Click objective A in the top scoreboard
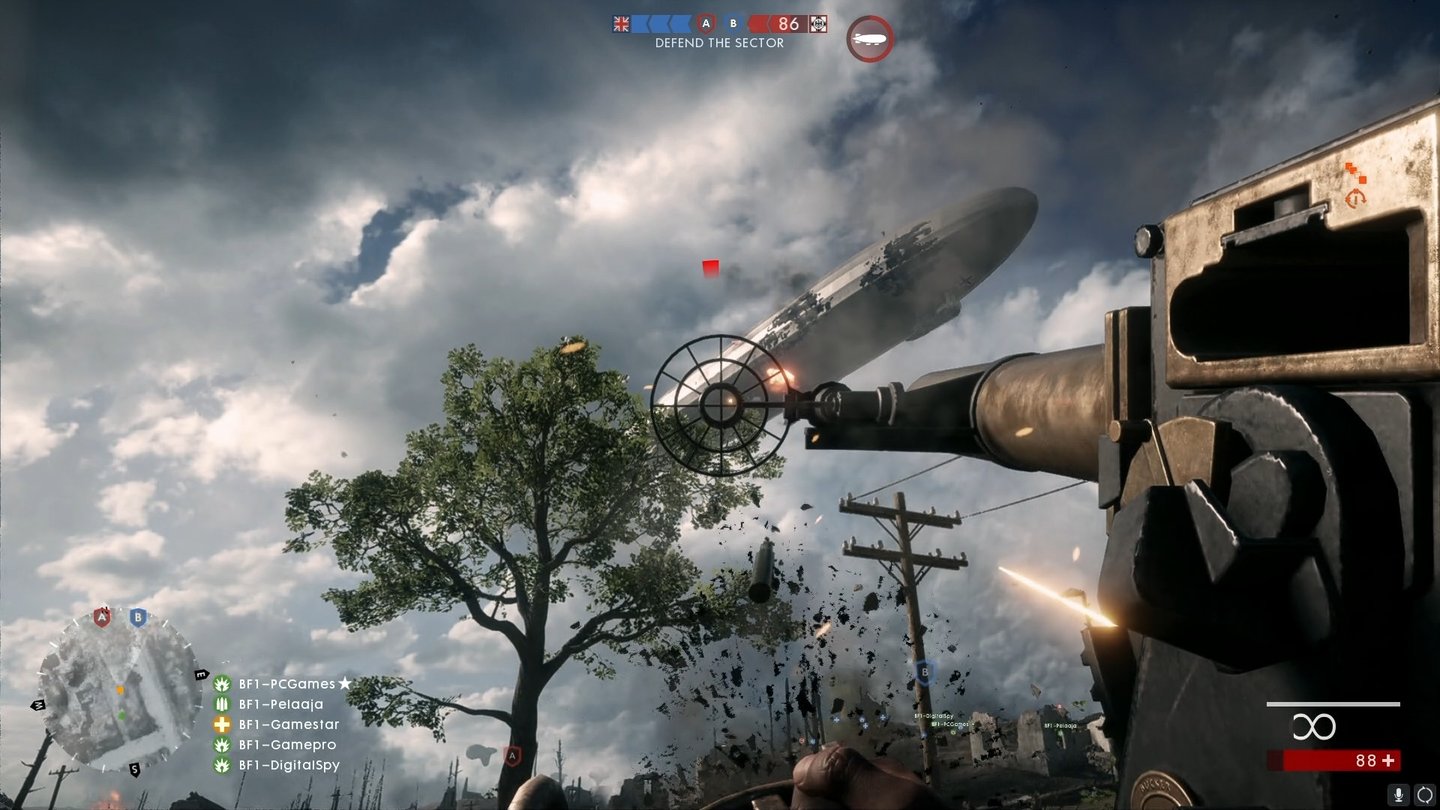Screen dimensions: 1440x810 (x=706, y=24)
